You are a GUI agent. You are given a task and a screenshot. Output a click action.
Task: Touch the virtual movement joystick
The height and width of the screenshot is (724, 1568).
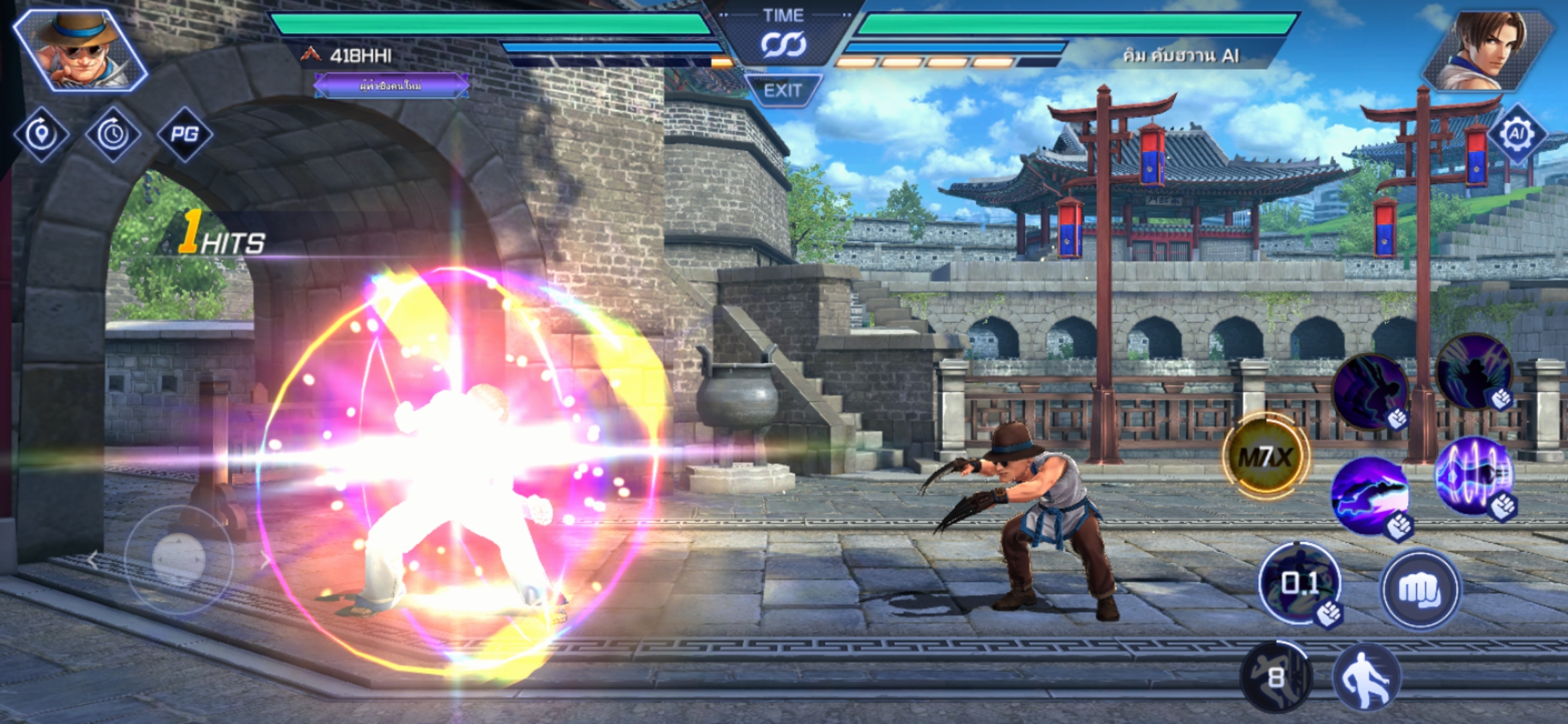(x=178, y=558)
